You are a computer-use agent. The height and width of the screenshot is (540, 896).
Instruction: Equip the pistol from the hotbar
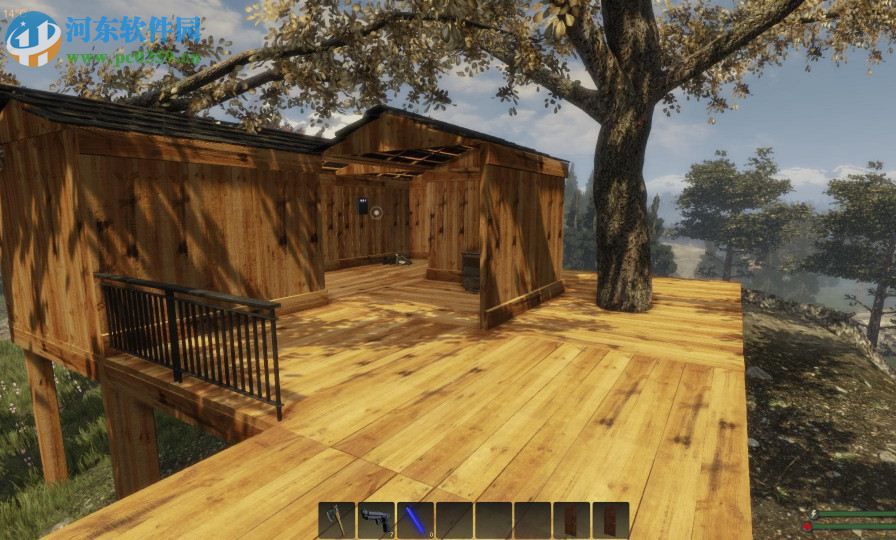pos(376,520)
